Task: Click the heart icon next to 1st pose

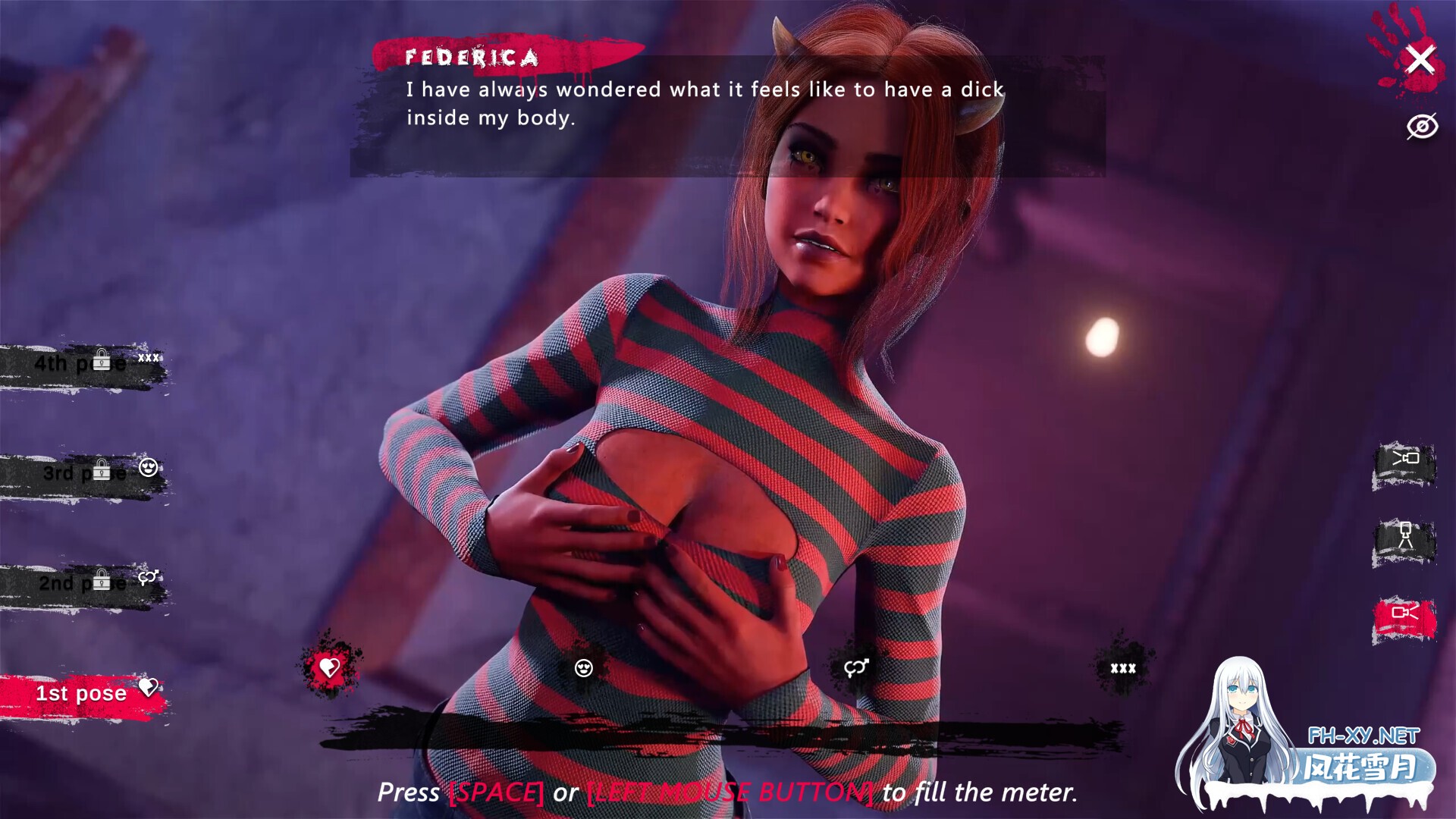Action: 149,687
